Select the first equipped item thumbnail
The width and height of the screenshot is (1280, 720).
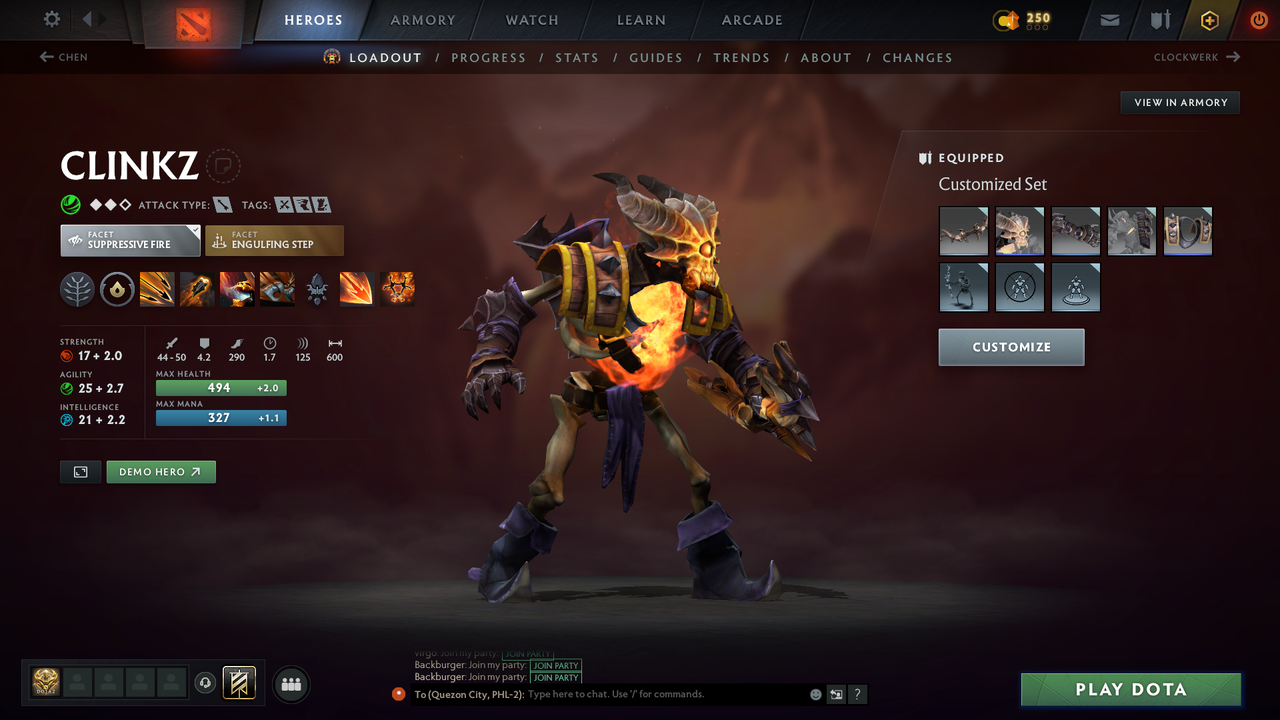point(963,231)
